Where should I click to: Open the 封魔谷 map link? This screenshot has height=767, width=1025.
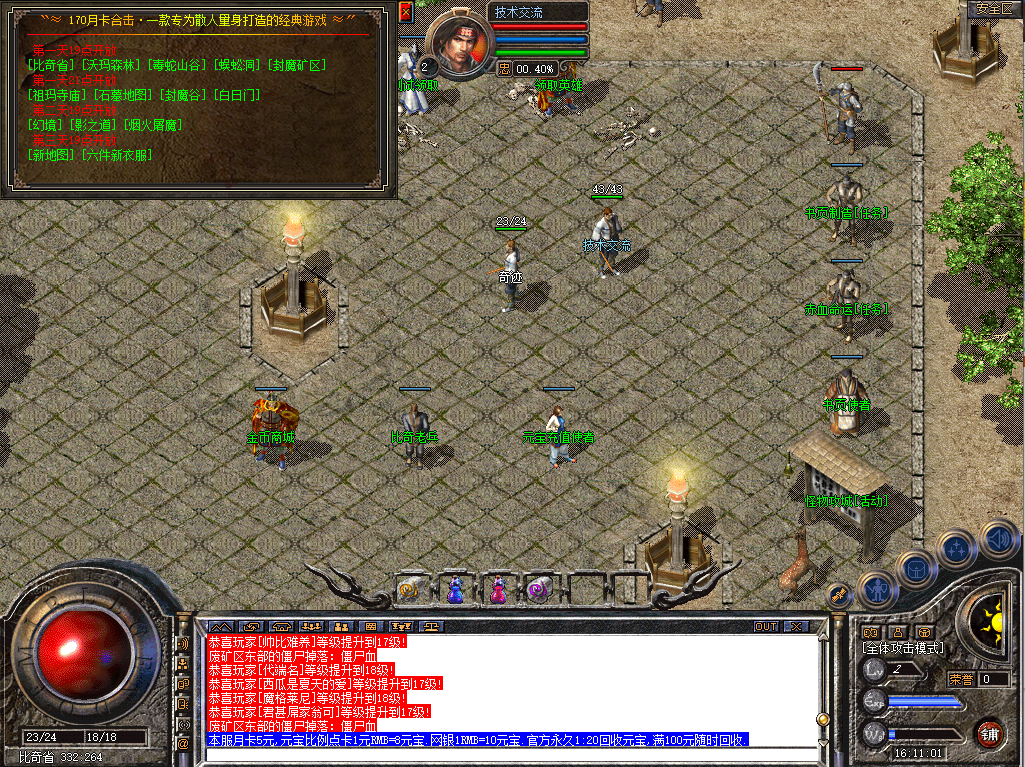pos(185,95)
